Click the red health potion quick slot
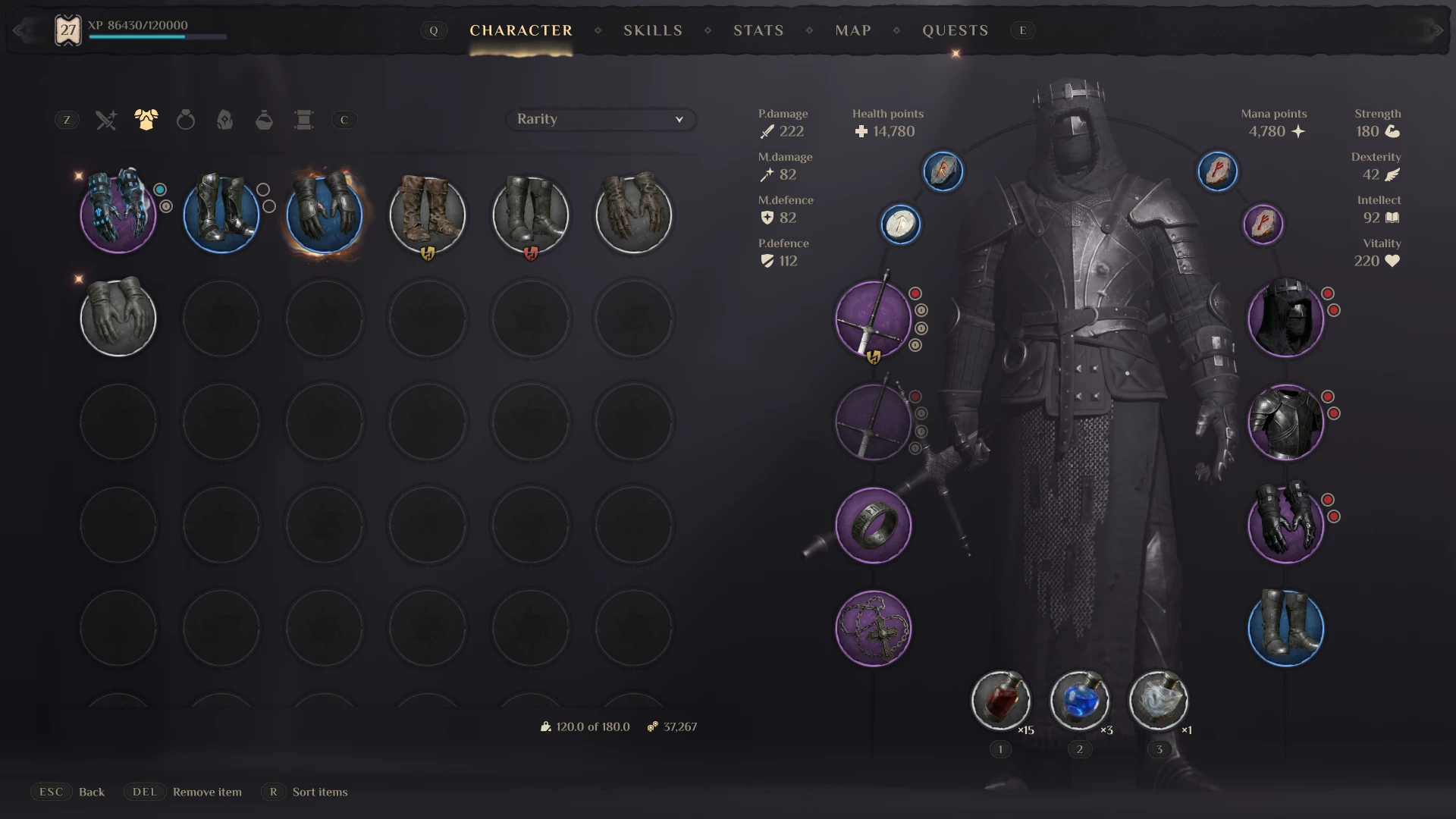The height and width of the screenshot is (819, 1456). click(x=1000, y=699)
